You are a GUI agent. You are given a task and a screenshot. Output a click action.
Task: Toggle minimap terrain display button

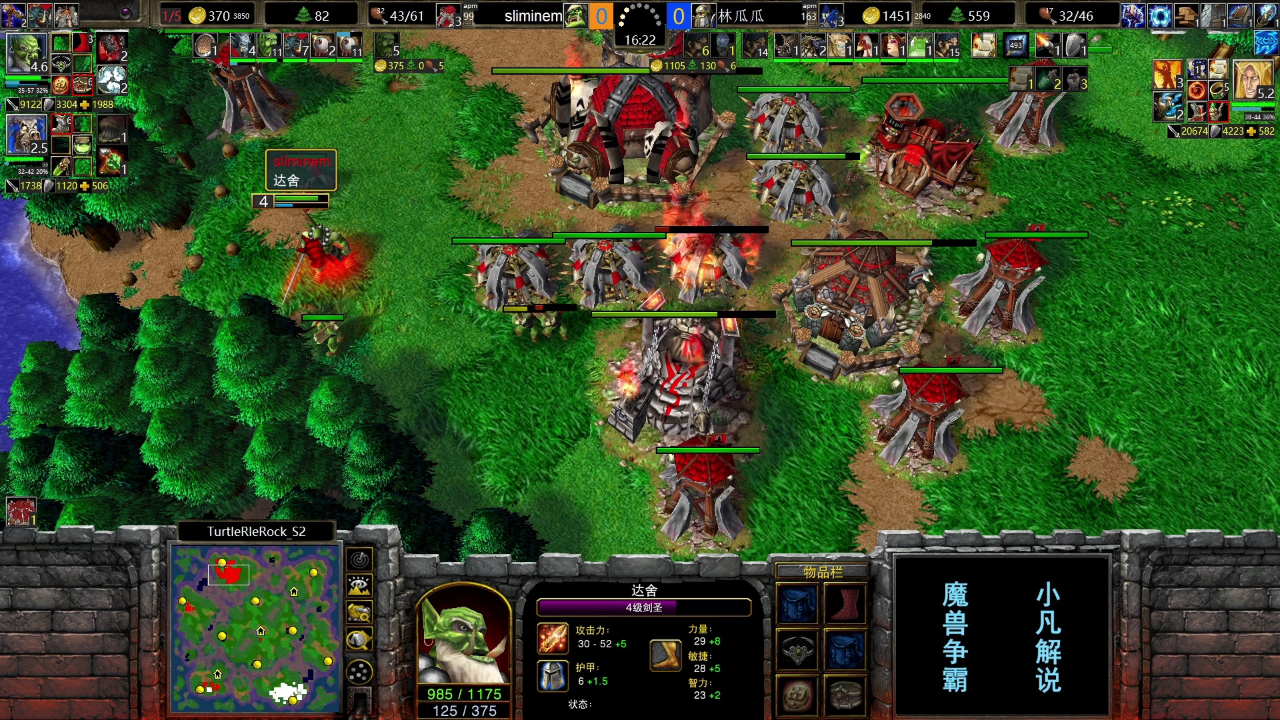(x=359, y=587)
